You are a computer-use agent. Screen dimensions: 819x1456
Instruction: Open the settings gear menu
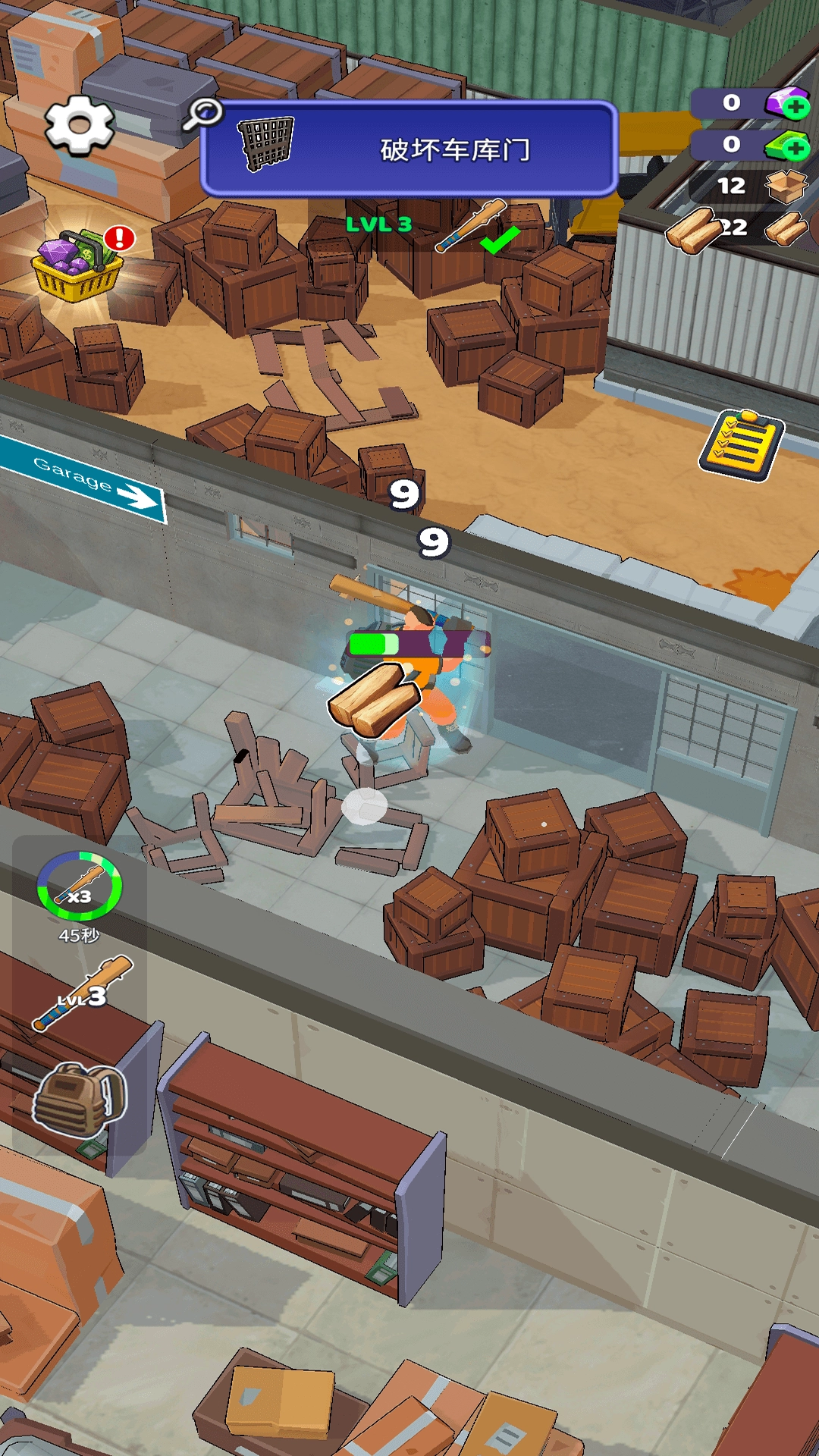[x=80, y=126]
